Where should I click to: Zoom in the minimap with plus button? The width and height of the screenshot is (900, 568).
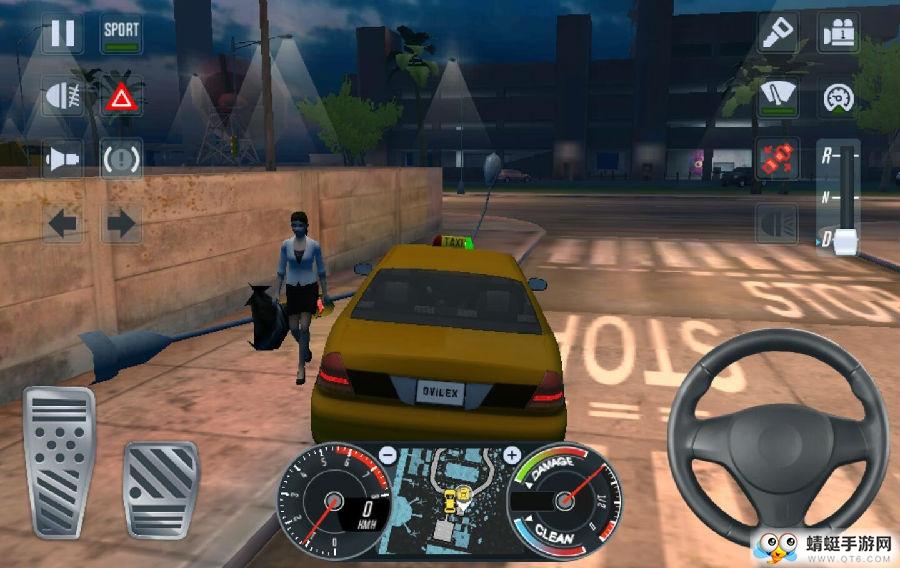512,455
